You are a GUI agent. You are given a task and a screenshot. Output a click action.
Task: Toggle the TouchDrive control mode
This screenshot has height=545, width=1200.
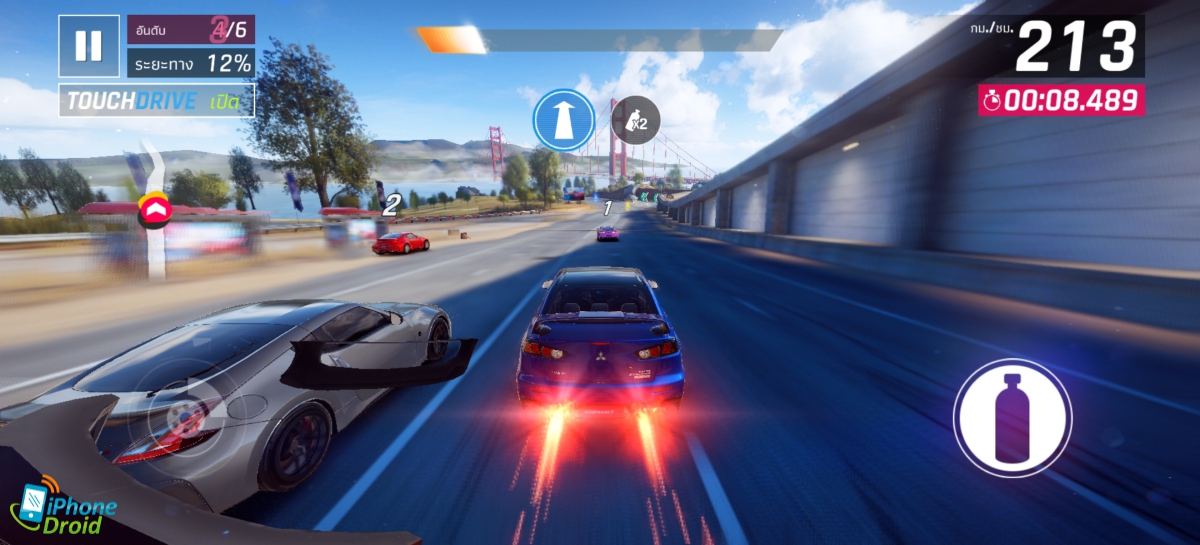pos(156,100)
